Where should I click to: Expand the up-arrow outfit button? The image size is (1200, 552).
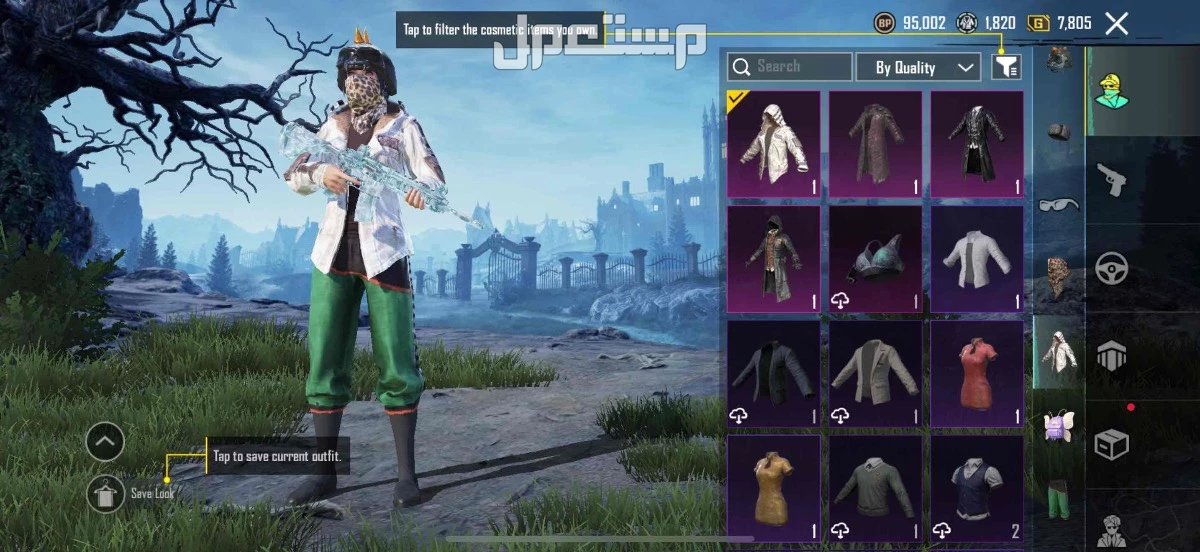coord(106,440)
